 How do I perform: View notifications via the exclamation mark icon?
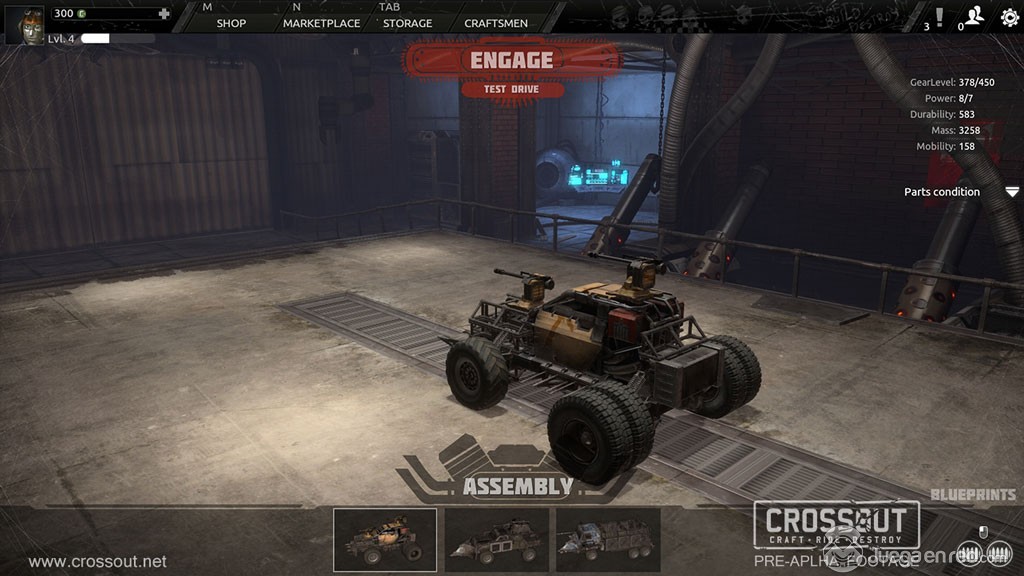tap(938, 17)
